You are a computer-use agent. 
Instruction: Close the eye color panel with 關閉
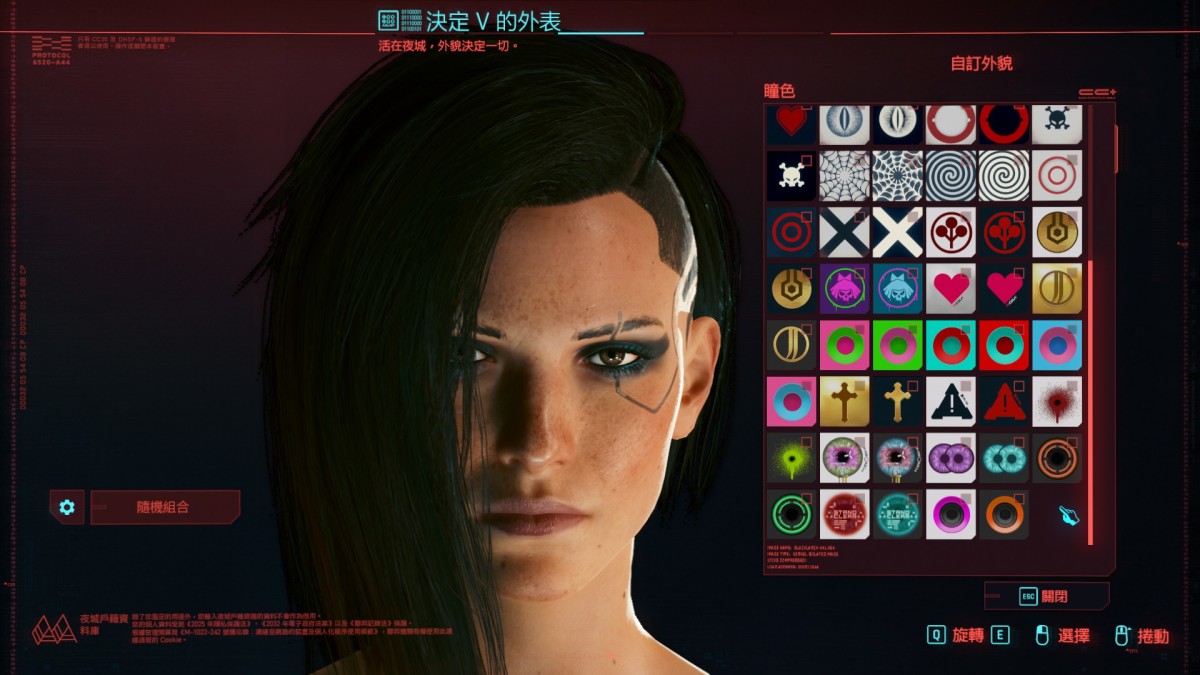coord(1046,596)
